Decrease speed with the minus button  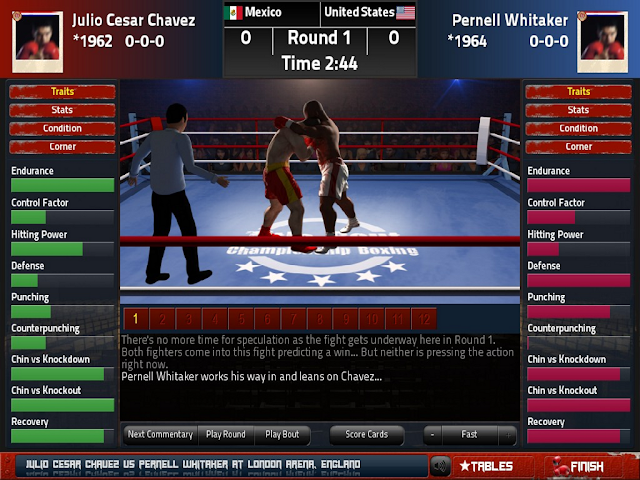coord(431,435)
